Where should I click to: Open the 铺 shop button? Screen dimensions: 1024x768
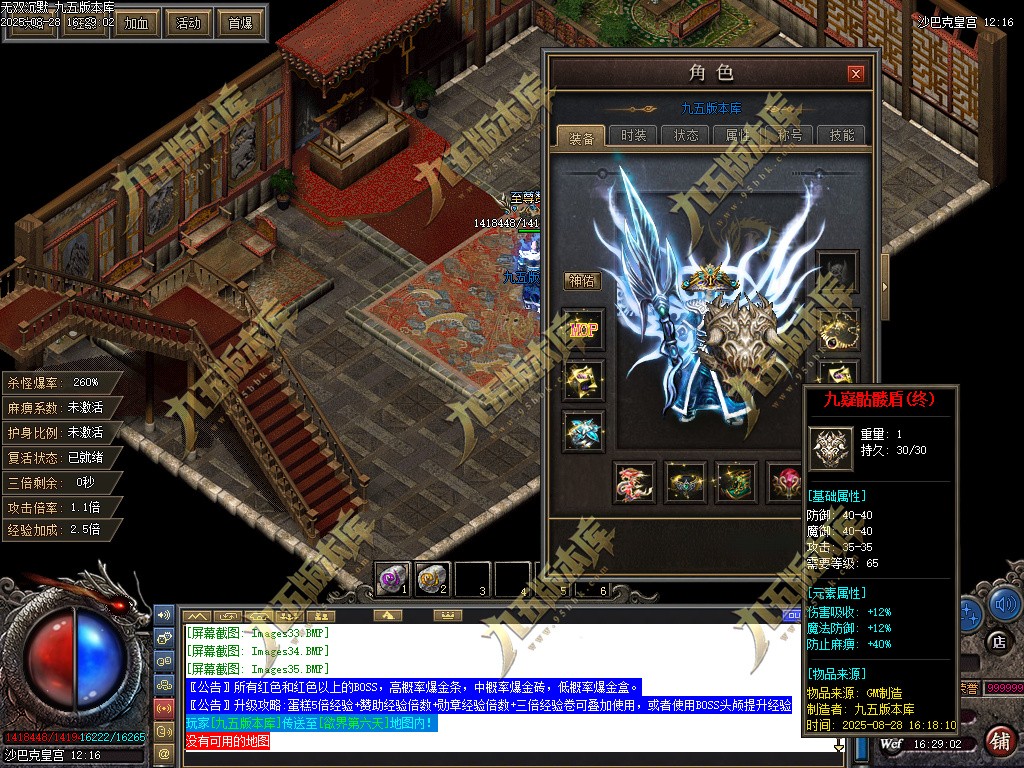[x=997, y=741]
